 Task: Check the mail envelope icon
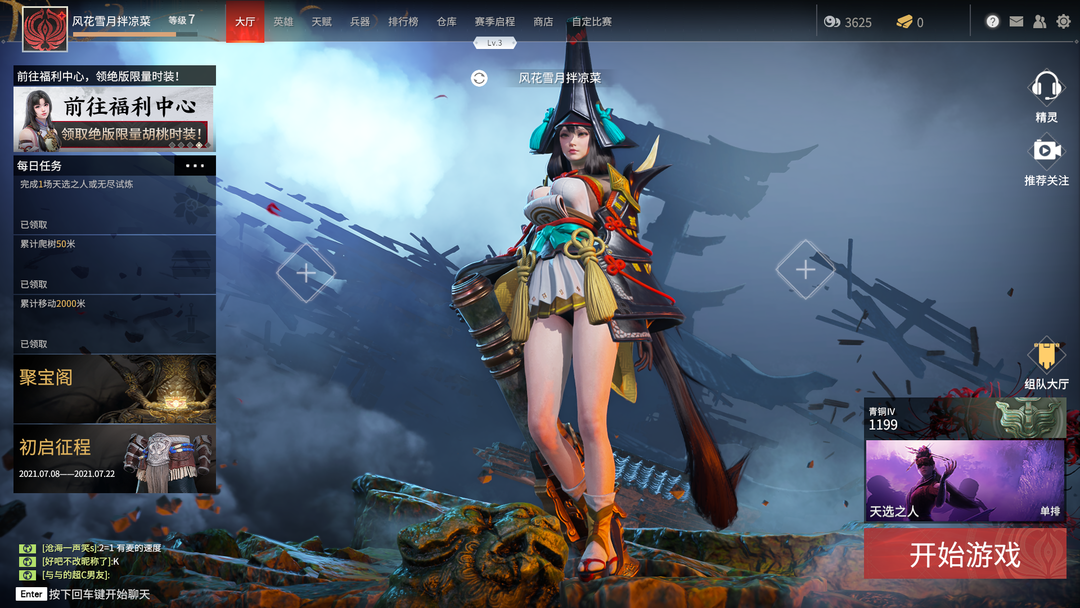(x=1016, y=21)
